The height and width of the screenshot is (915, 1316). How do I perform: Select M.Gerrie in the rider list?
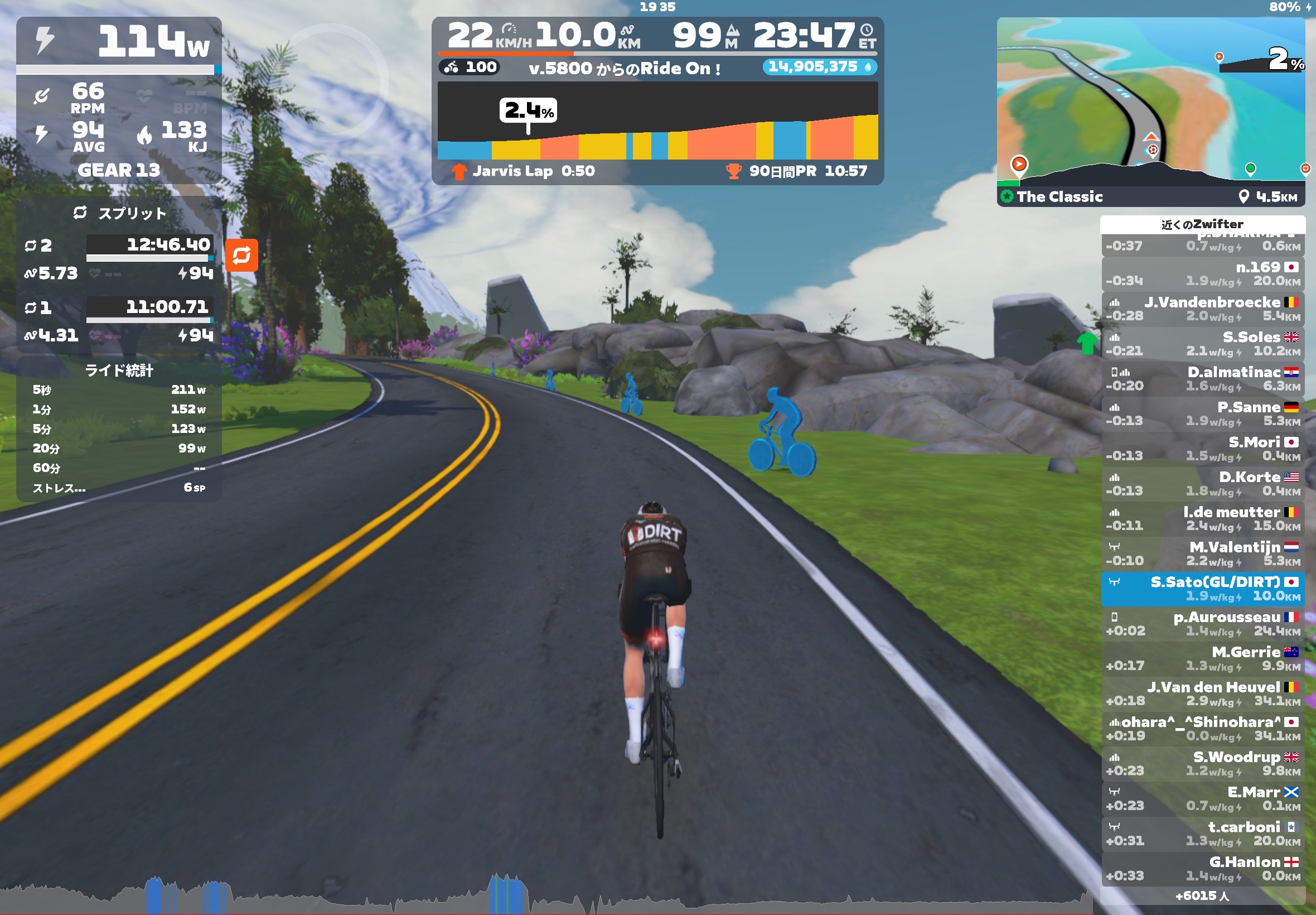[1203, 659]
